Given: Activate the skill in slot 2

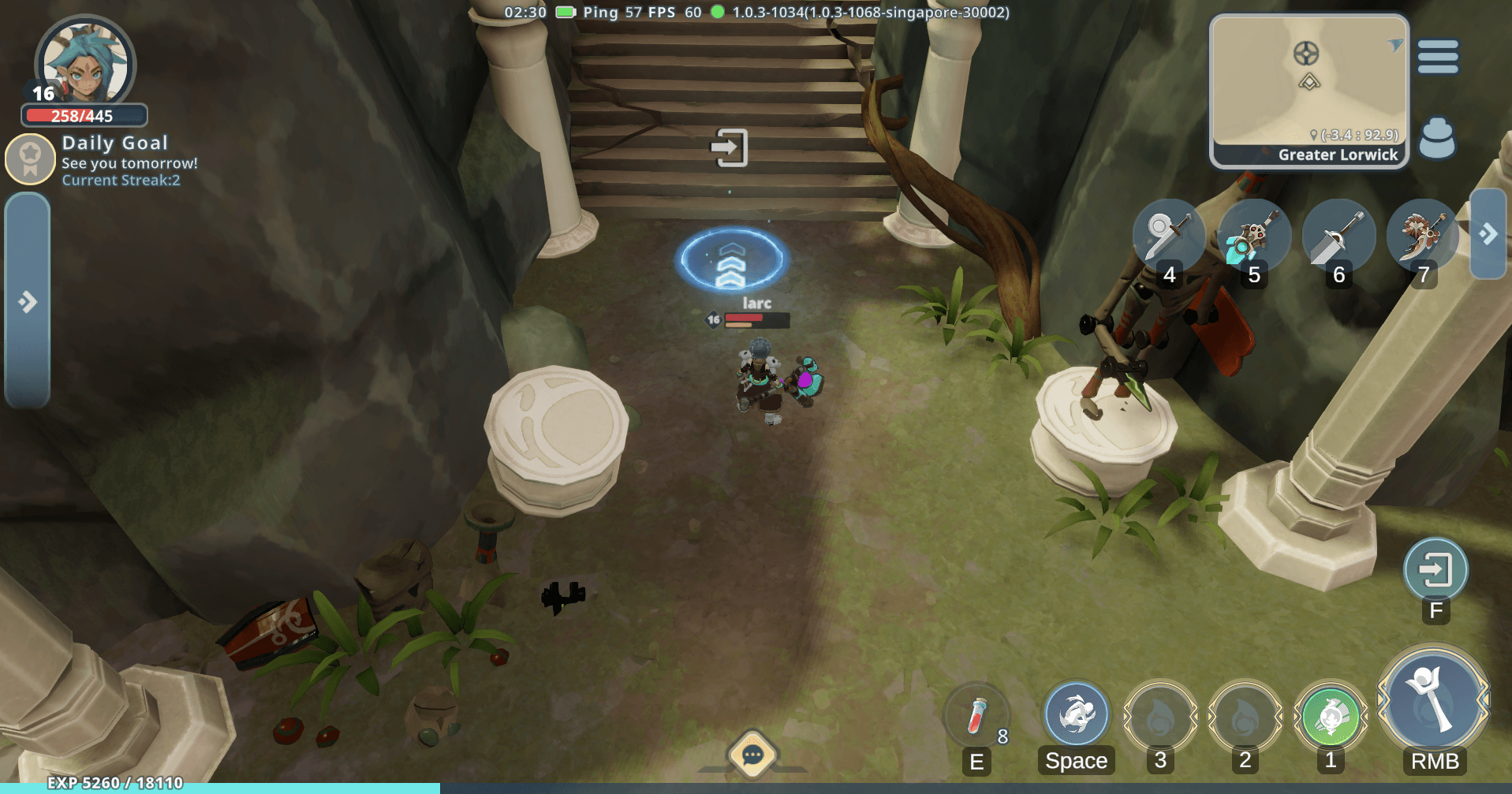Looking at the screenshot, I should coord(1245,716).
